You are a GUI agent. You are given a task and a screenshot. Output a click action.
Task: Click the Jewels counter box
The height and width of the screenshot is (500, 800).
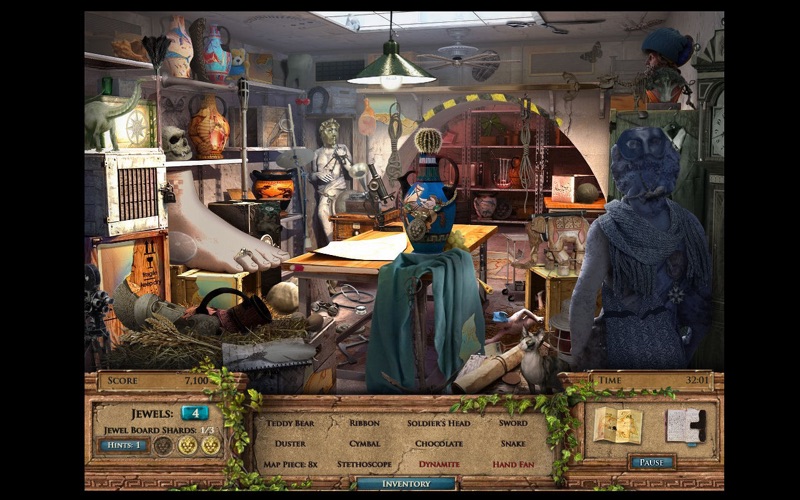194,412
